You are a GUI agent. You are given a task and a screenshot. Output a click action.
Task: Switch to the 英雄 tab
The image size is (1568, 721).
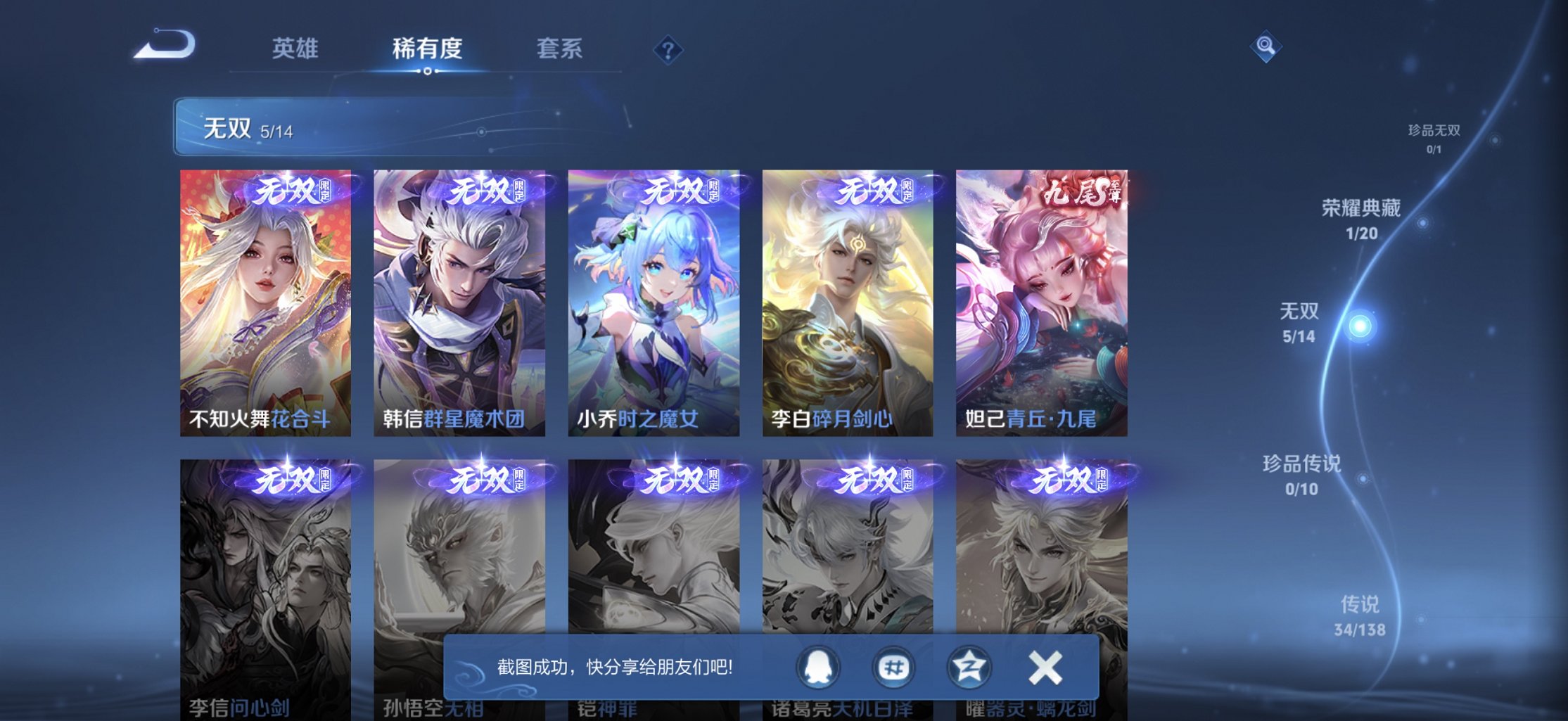[295, 48]
